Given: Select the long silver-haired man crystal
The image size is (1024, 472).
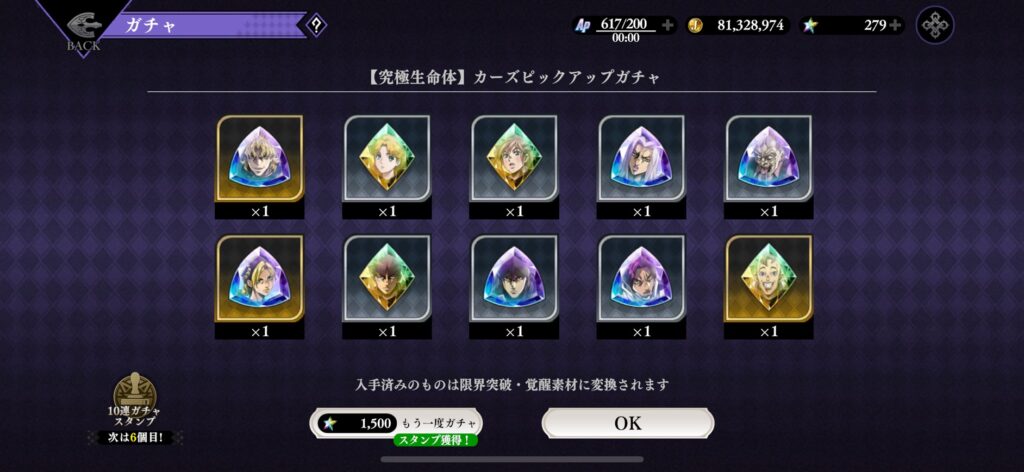Looking at the screenshot, I should click(641, 158).
